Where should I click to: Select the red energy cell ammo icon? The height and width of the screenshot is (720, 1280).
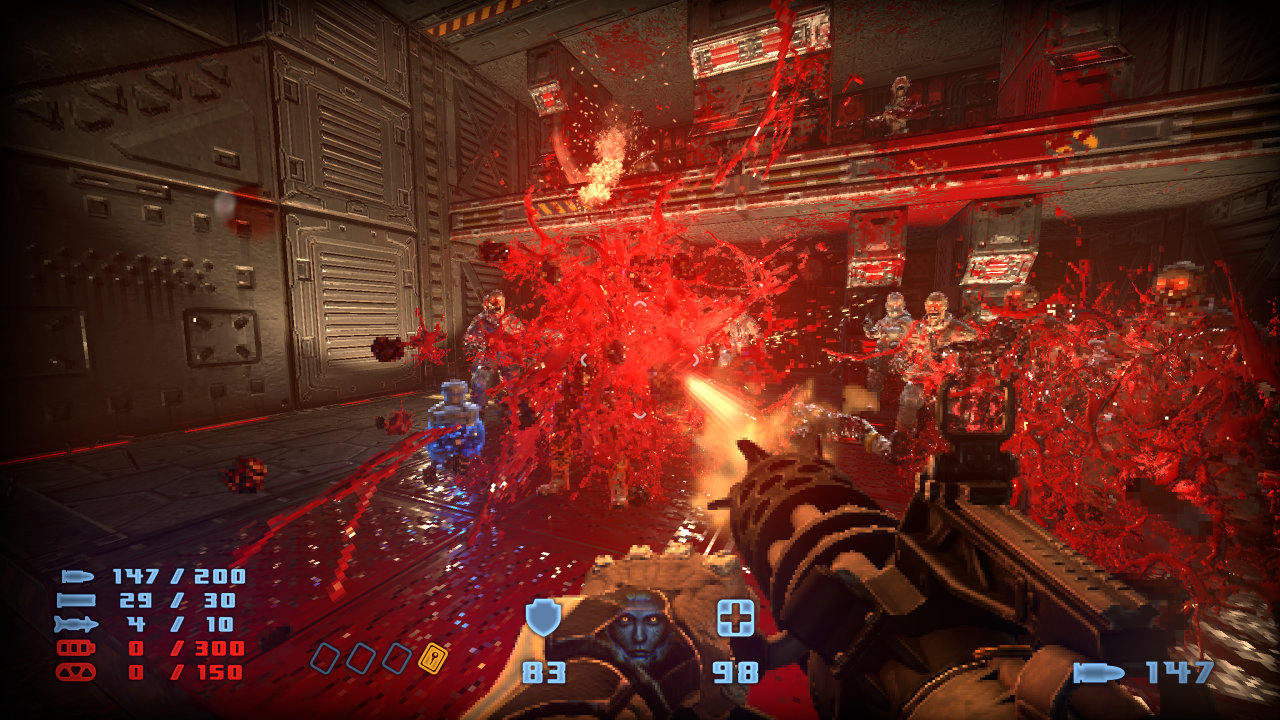click(x=77, y=649)
